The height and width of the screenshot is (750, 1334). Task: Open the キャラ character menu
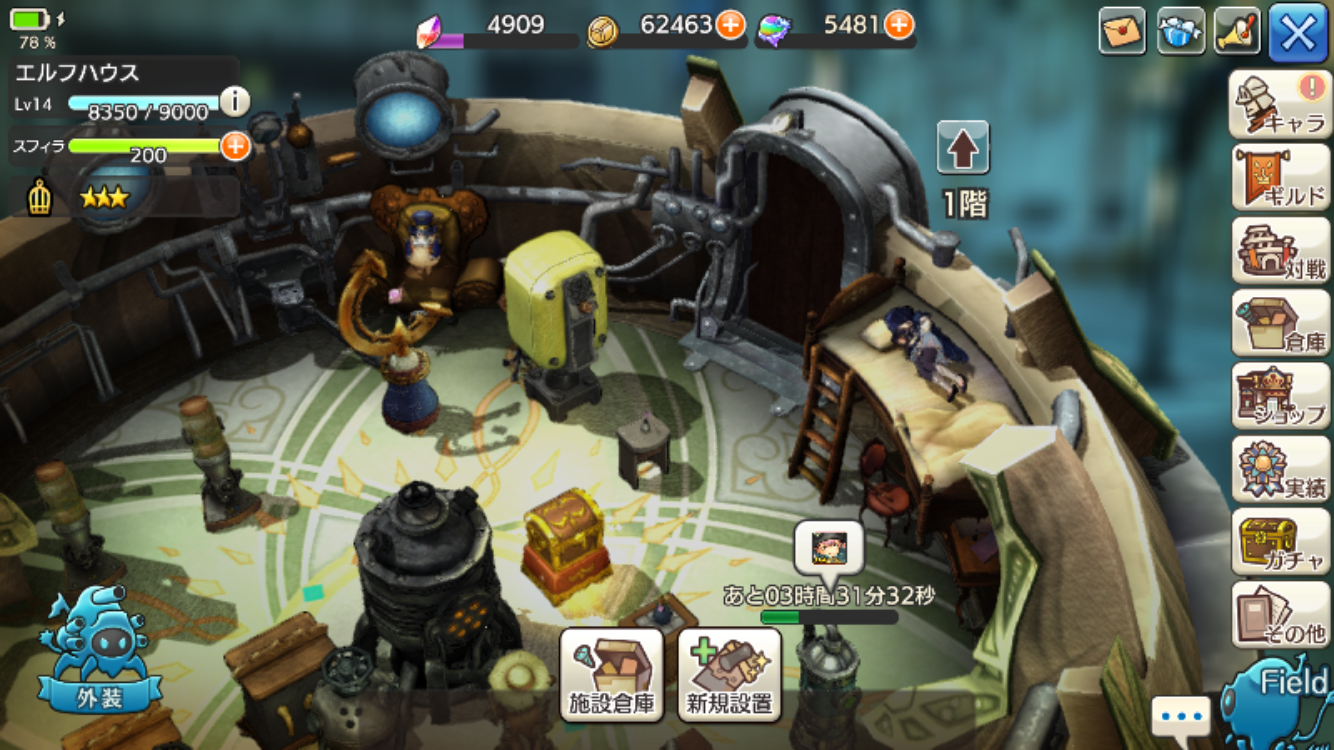coord(1280,104)
